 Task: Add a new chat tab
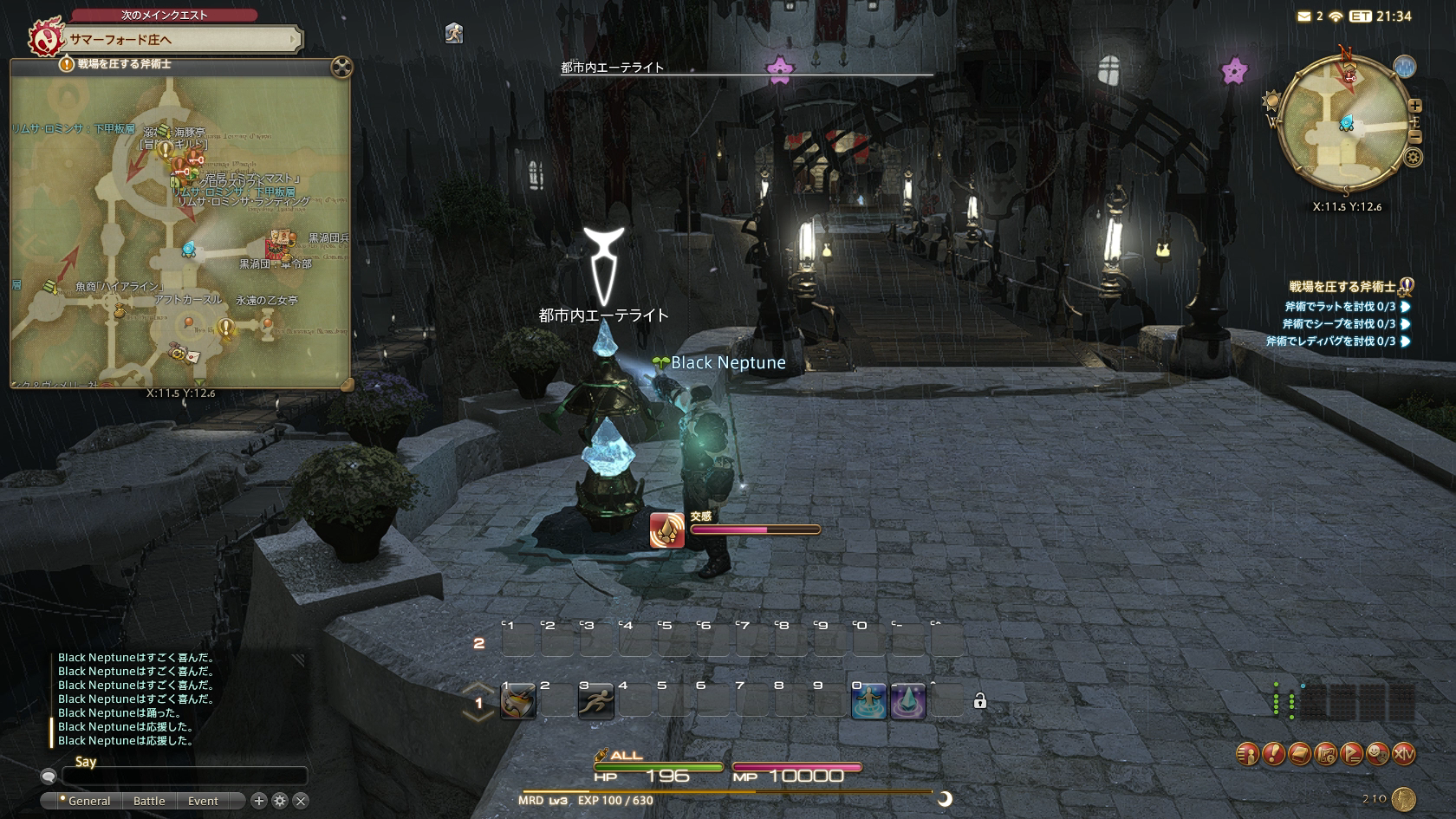click(258, 801)
